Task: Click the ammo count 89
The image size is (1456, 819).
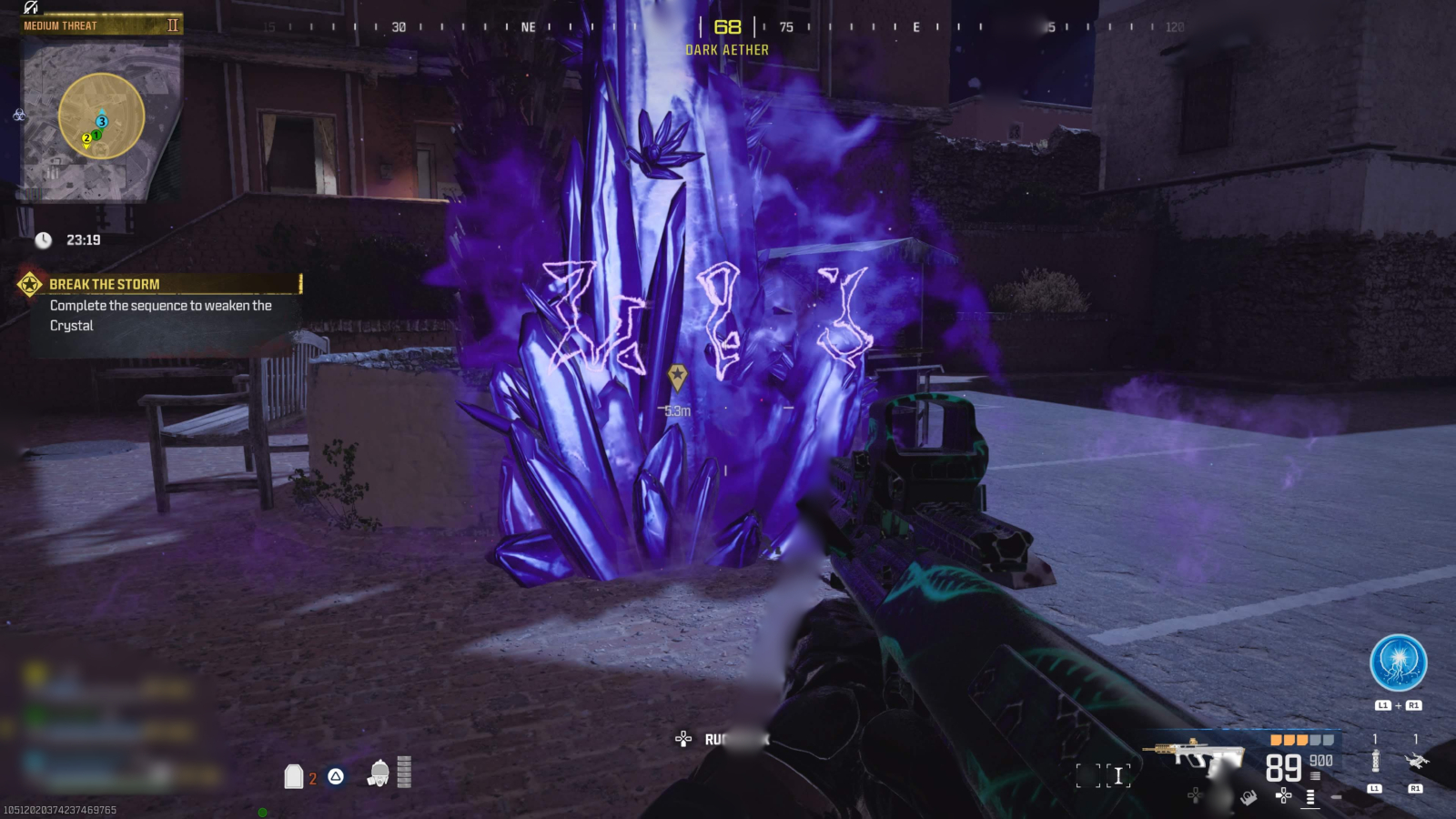Action: [x=1285, y=769]
